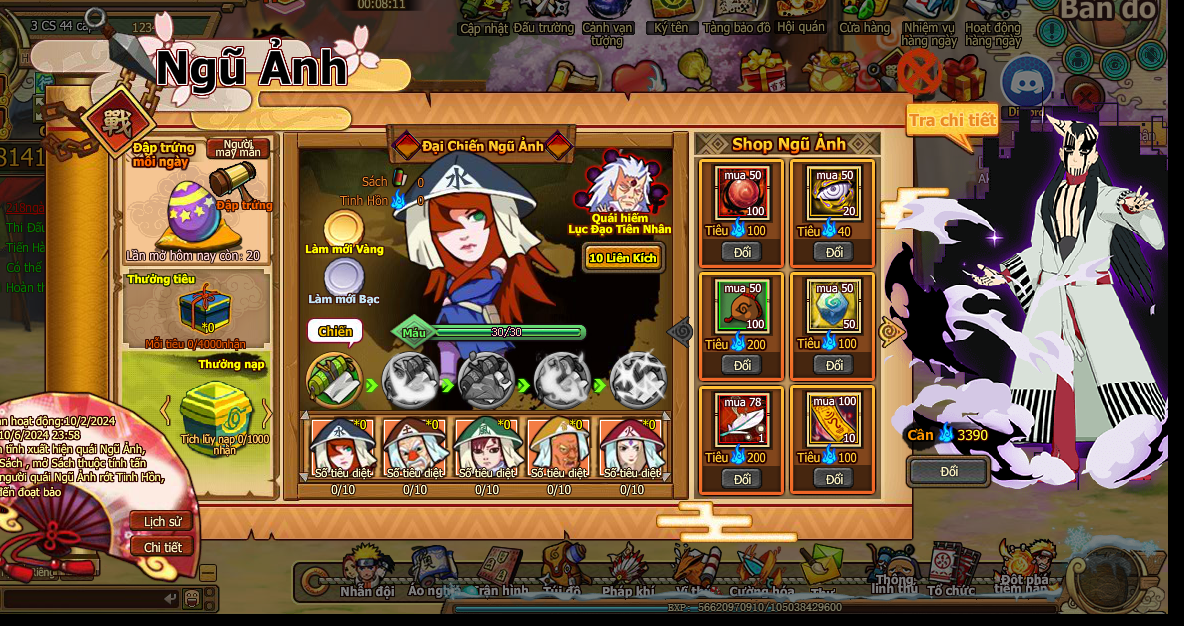Refresh with the gold Làm mới Vàng coin
1184x626 pixels.
click(342, 229)
